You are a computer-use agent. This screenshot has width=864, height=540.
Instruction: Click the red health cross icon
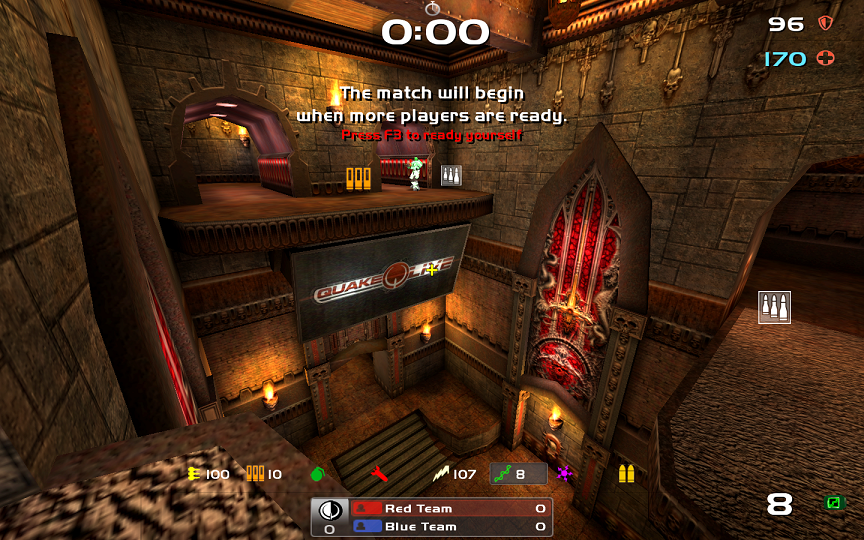825,58
